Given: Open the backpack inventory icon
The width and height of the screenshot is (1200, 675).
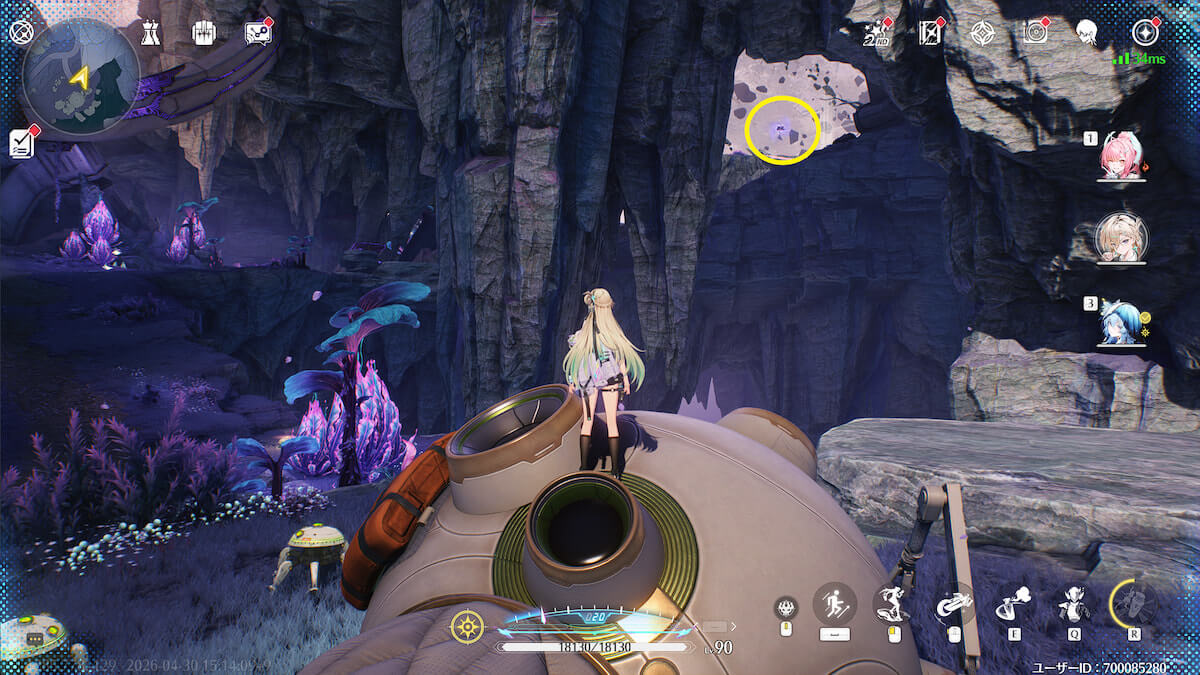Looking at the screenshot, I should [x=204, y=33].
